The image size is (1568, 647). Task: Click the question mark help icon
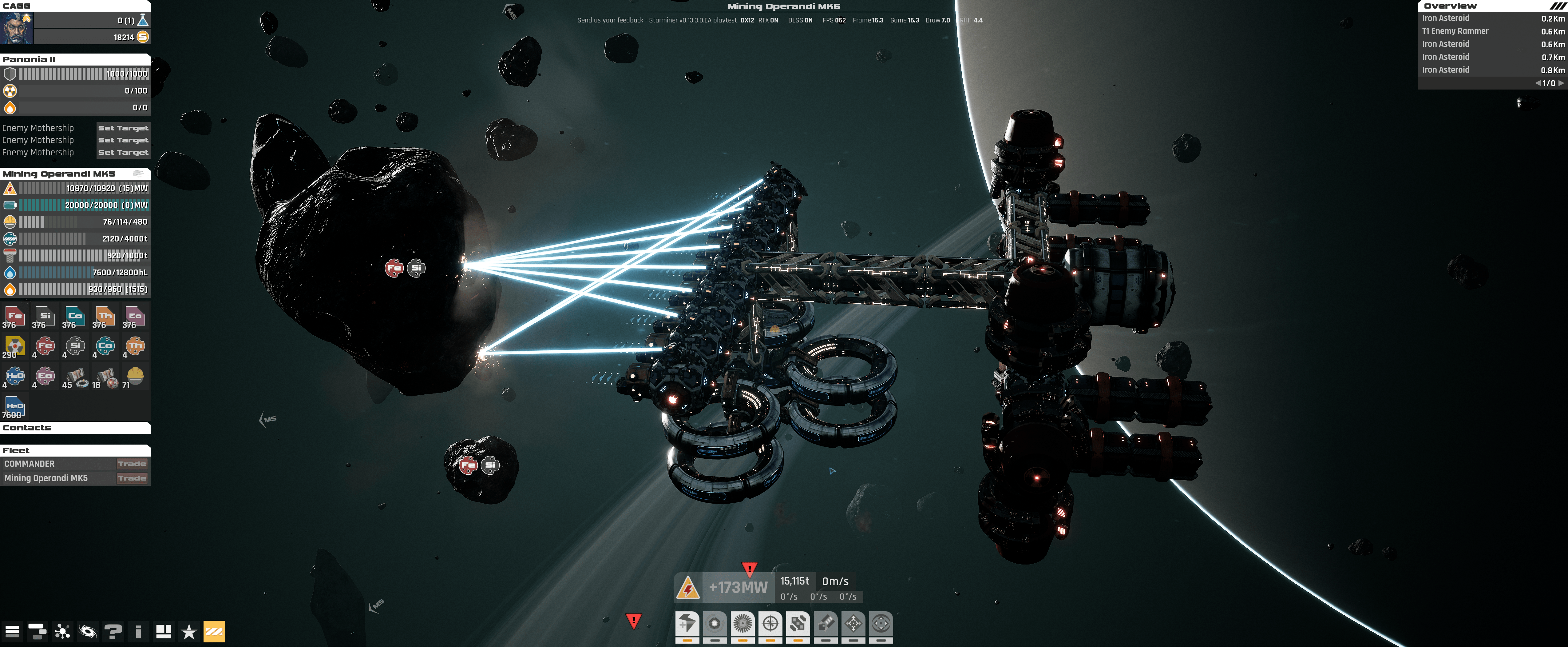click(113, 632)
